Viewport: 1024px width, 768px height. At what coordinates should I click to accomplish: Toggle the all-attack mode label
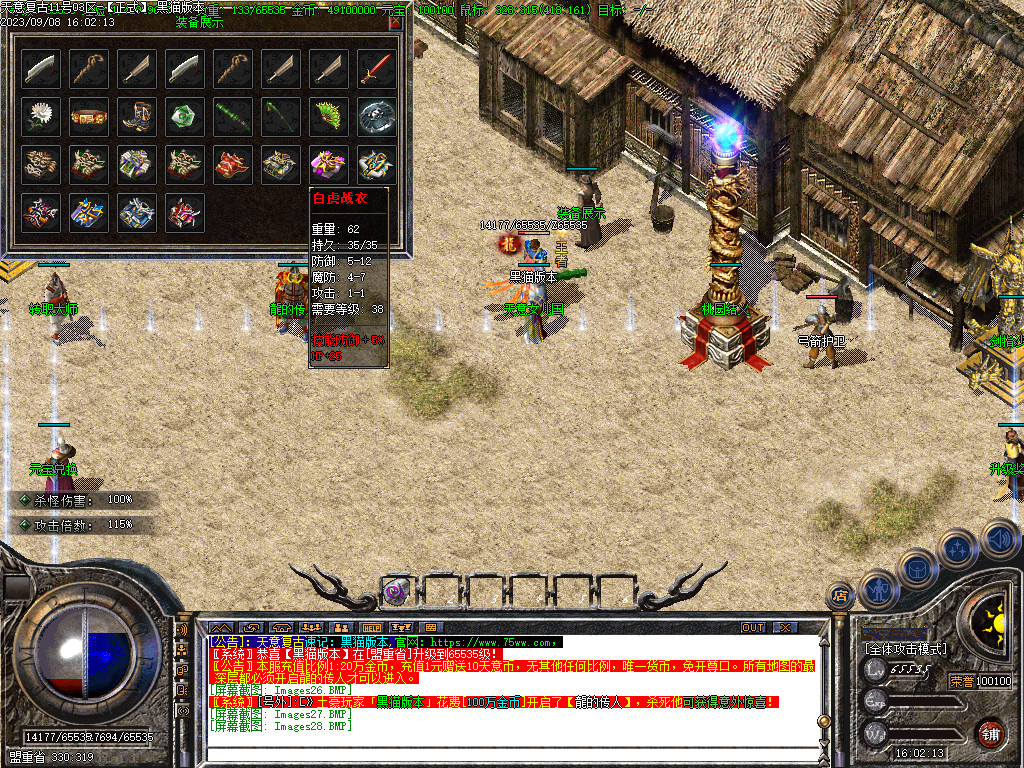tap(905, 649)
